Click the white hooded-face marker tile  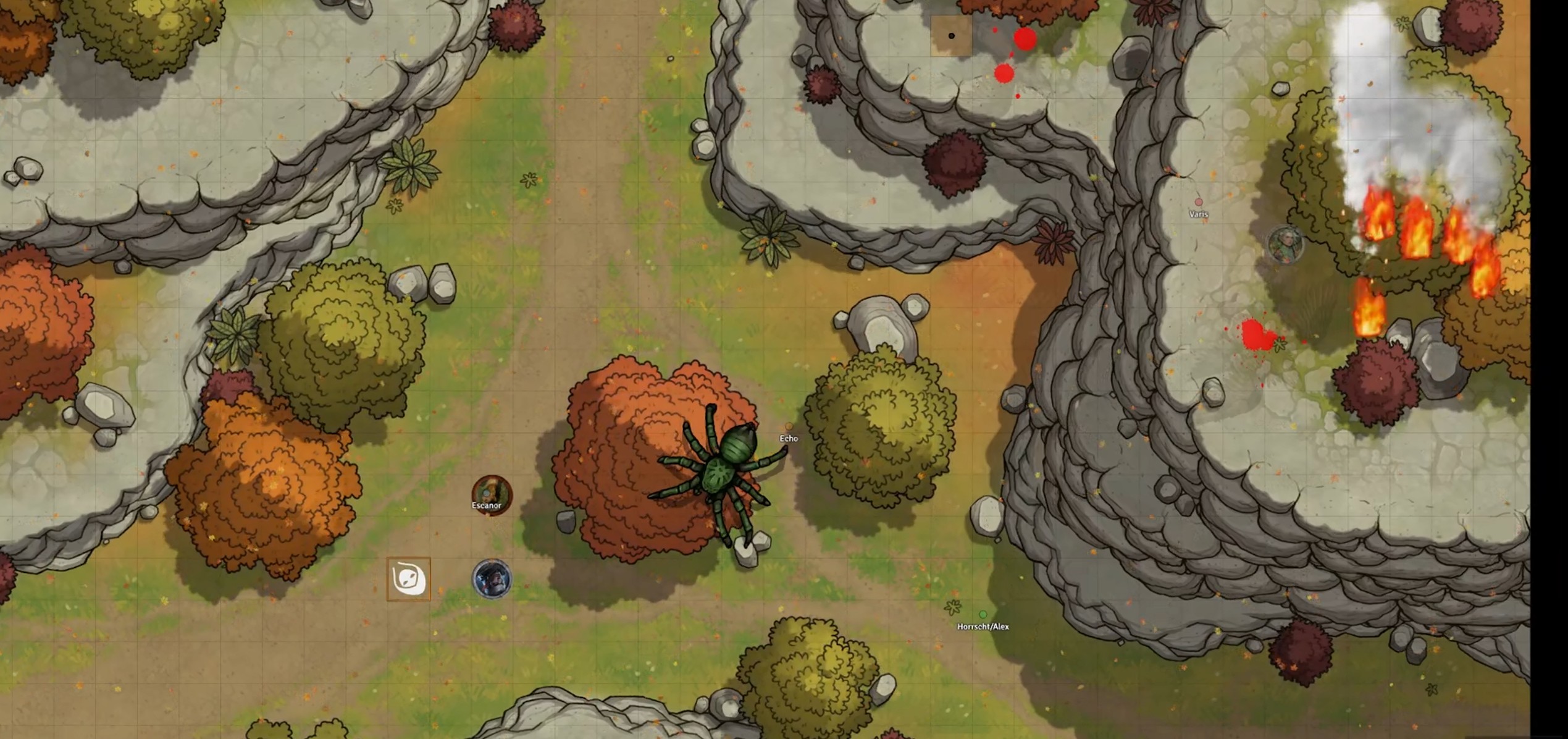click(x=408, y=579)
